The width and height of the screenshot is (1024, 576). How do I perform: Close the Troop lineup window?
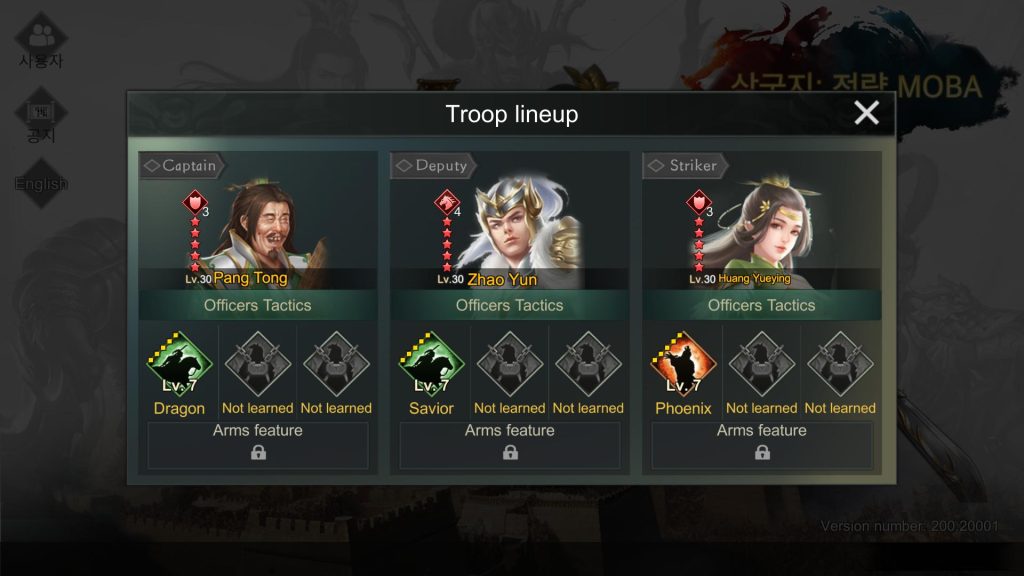pos(866,113)
